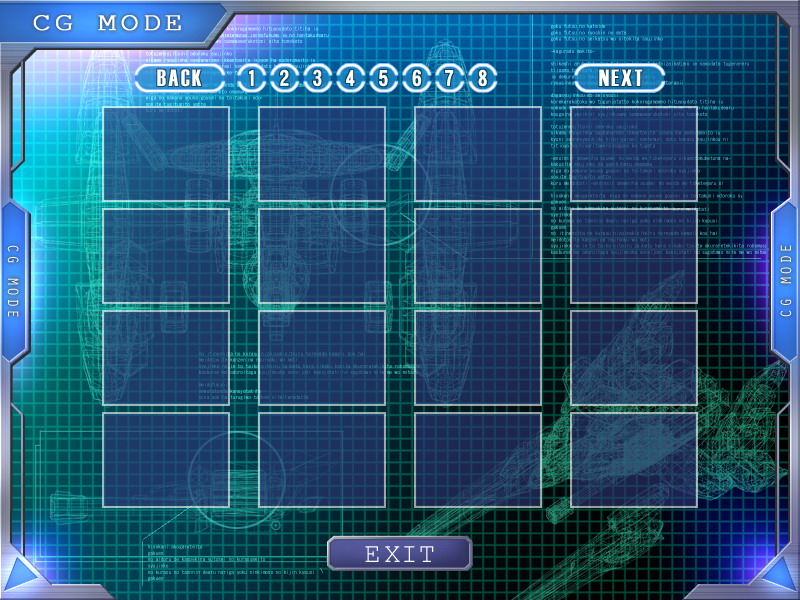Image resolution: width=800 pixels, height=600 pixels.
Task: Show page 6 thumbnails
Action: coord(416,77)
